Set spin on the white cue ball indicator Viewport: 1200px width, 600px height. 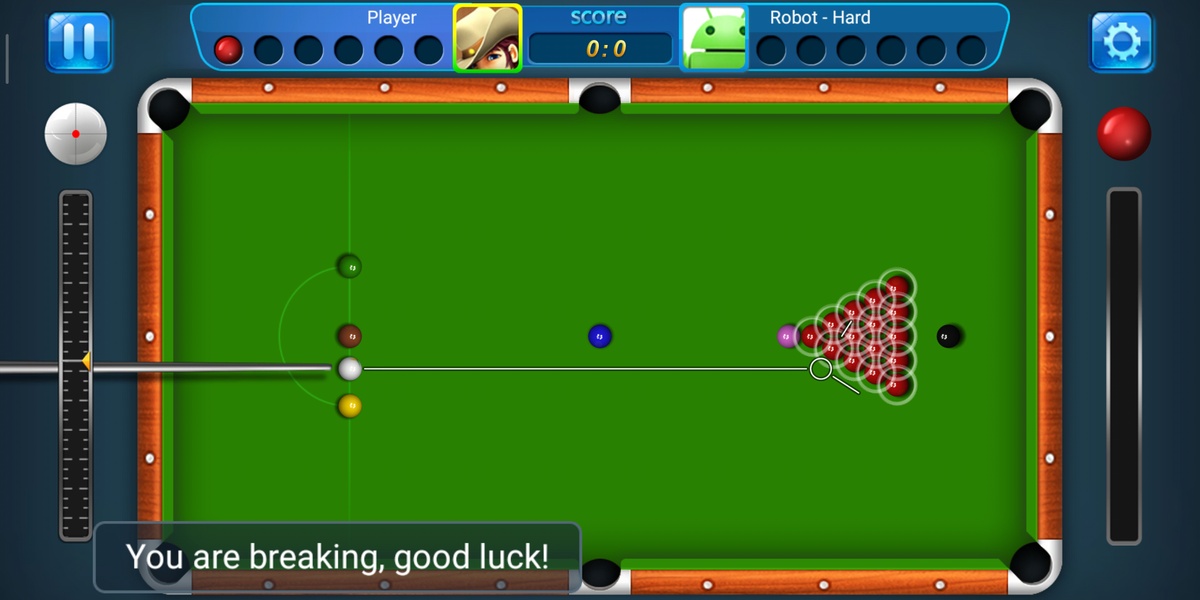coord(76,134)
